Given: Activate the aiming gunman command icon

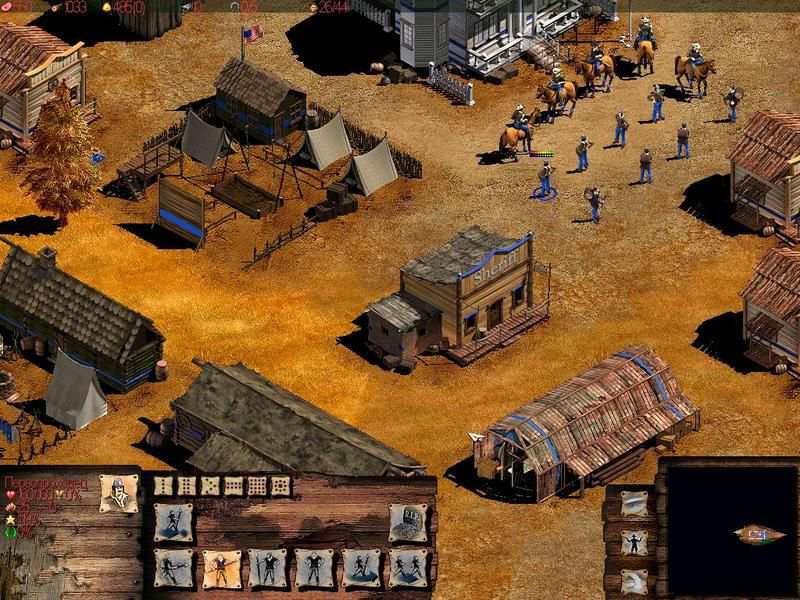Looking at the screenshot, I should click(x=171, y=567).
